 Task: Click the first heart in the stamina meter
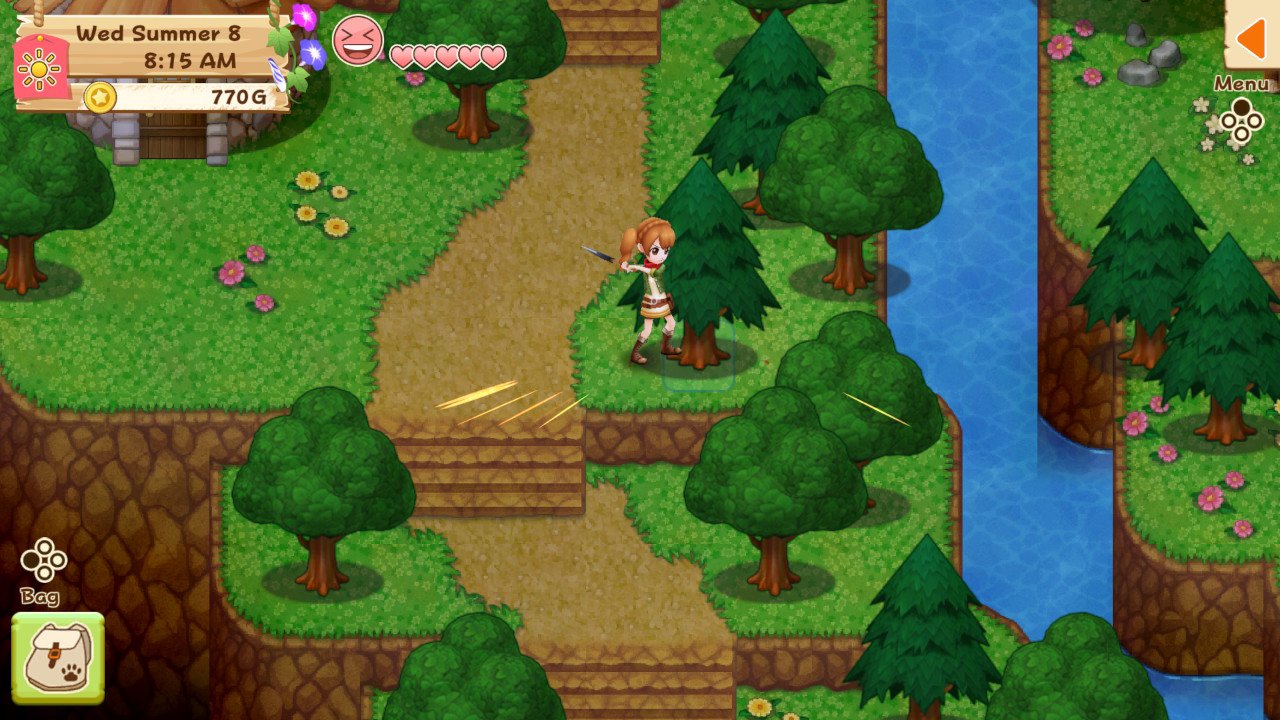point(400,57)
